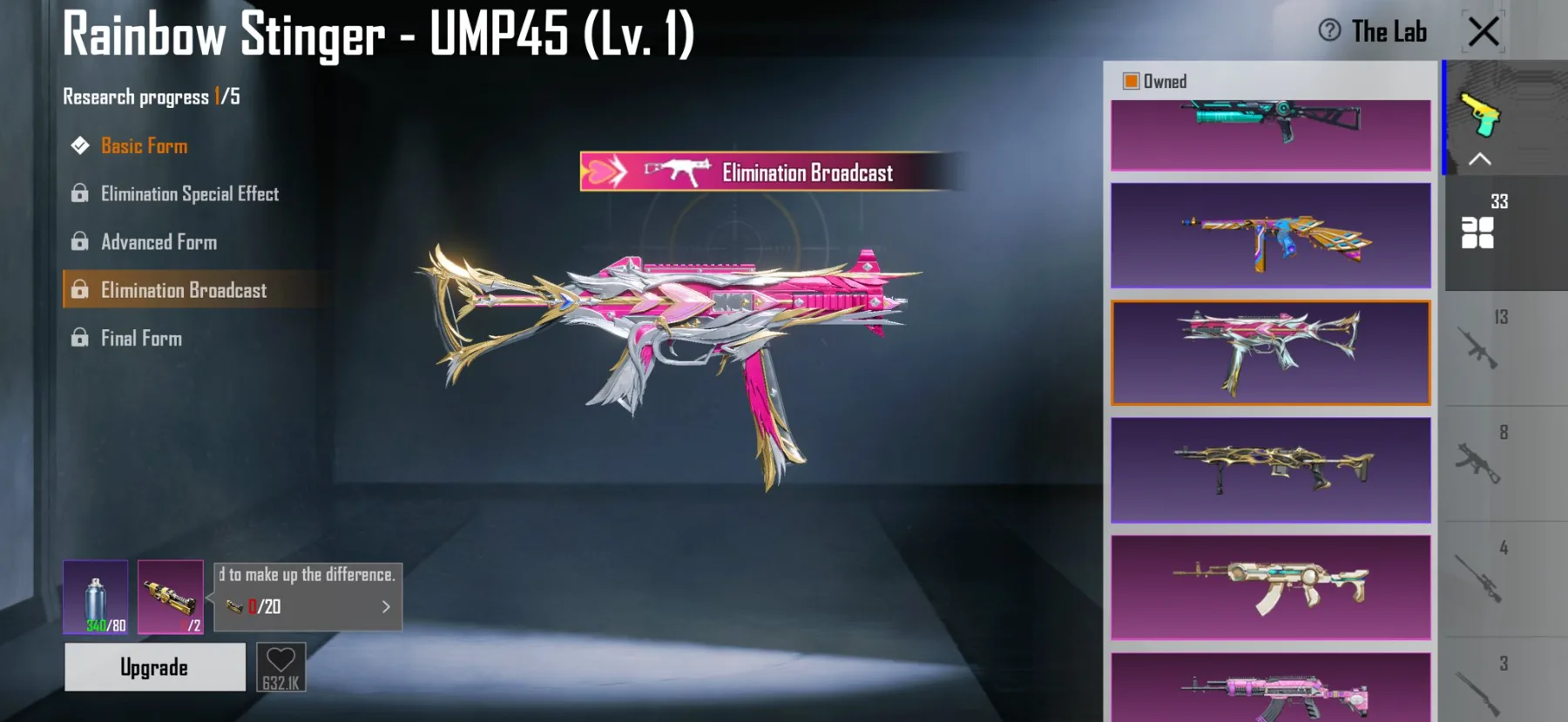Close The Lab screen with the X

pos(1484,32)
